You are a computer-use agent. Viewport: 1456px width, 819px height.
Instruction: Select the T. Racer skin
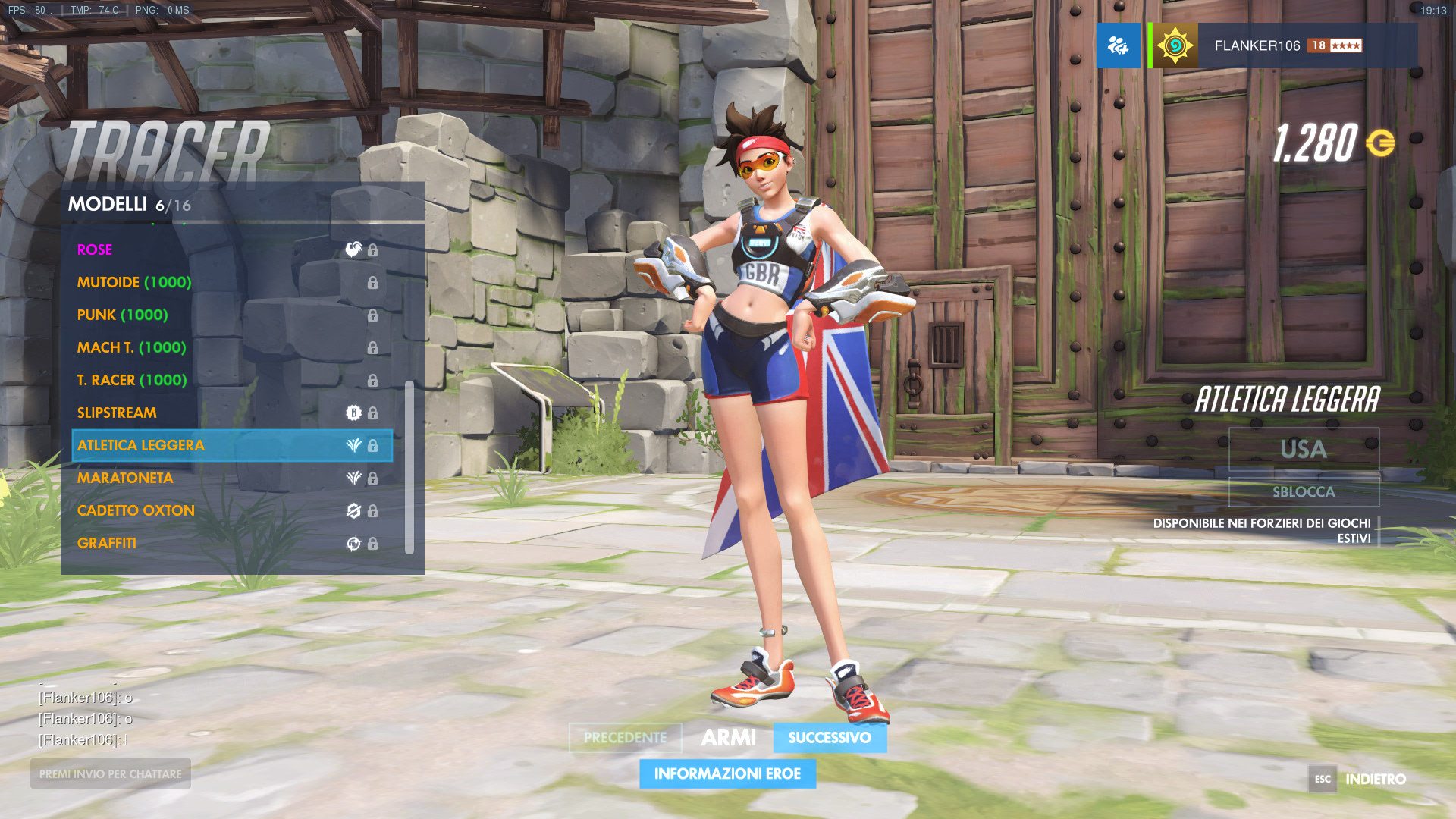tap(227, 380)
